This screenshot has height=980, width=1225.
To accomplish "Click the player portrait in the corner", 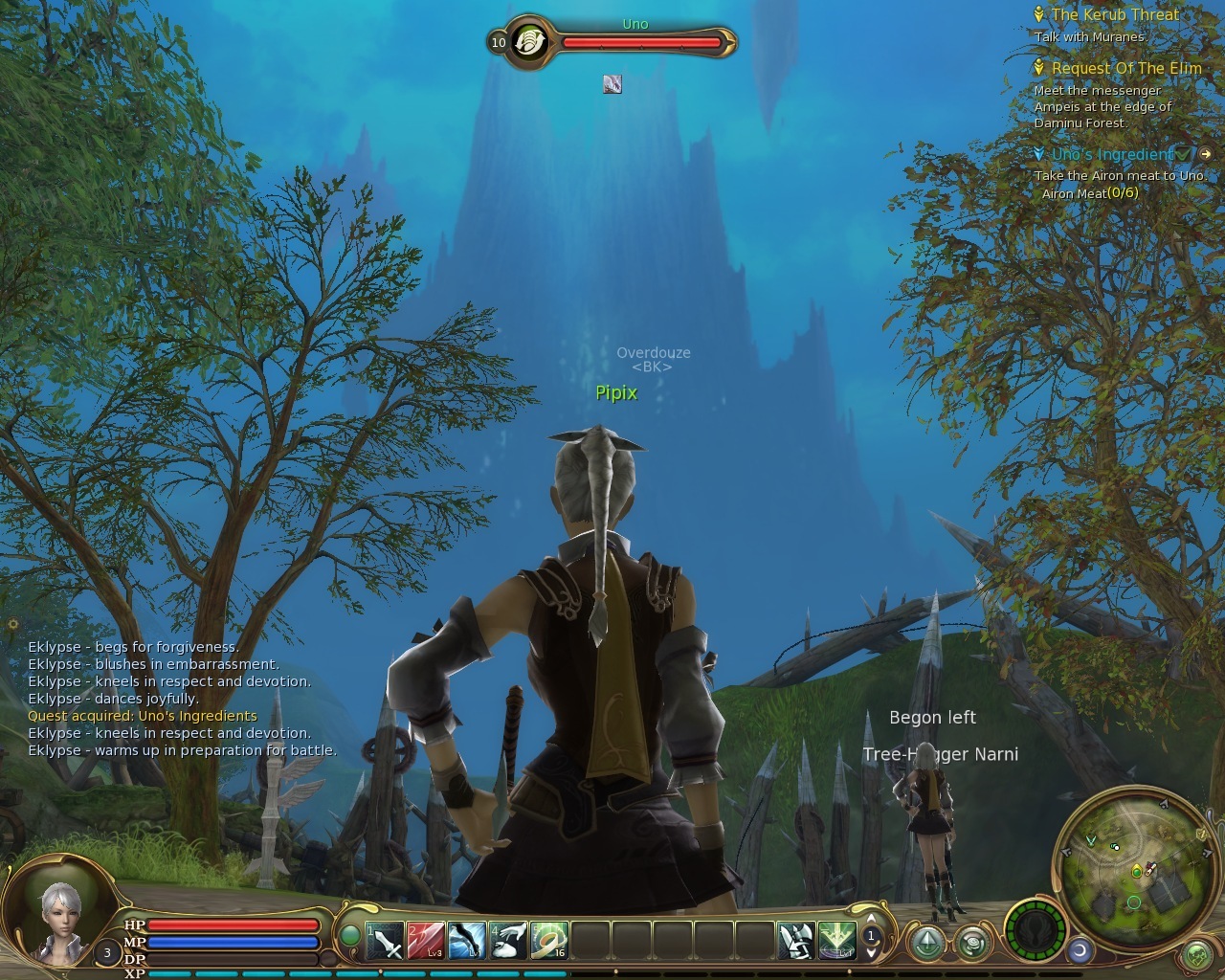I will coord(60,916).
